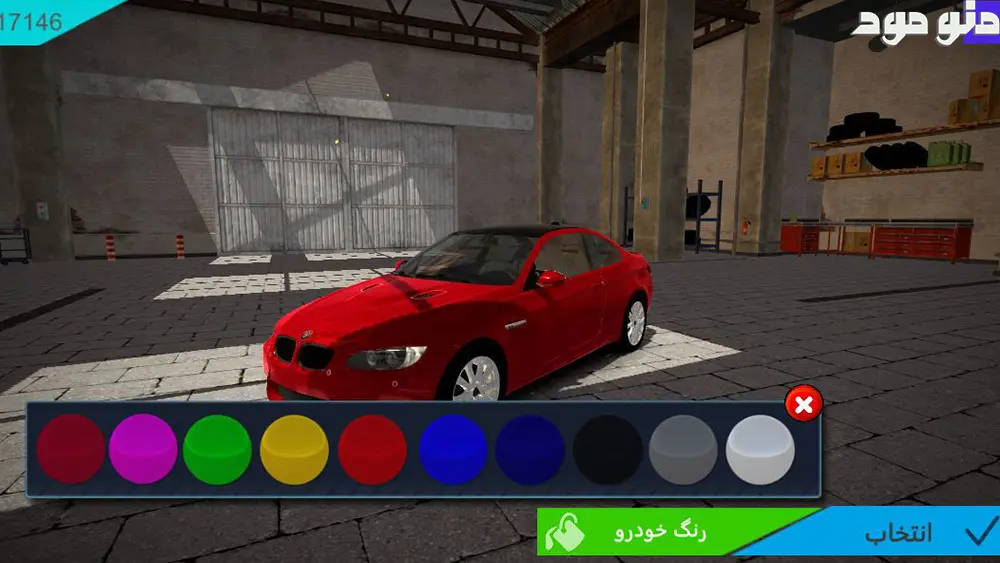Apply the black paint color
1000x563 pixels.
(608, 450)
